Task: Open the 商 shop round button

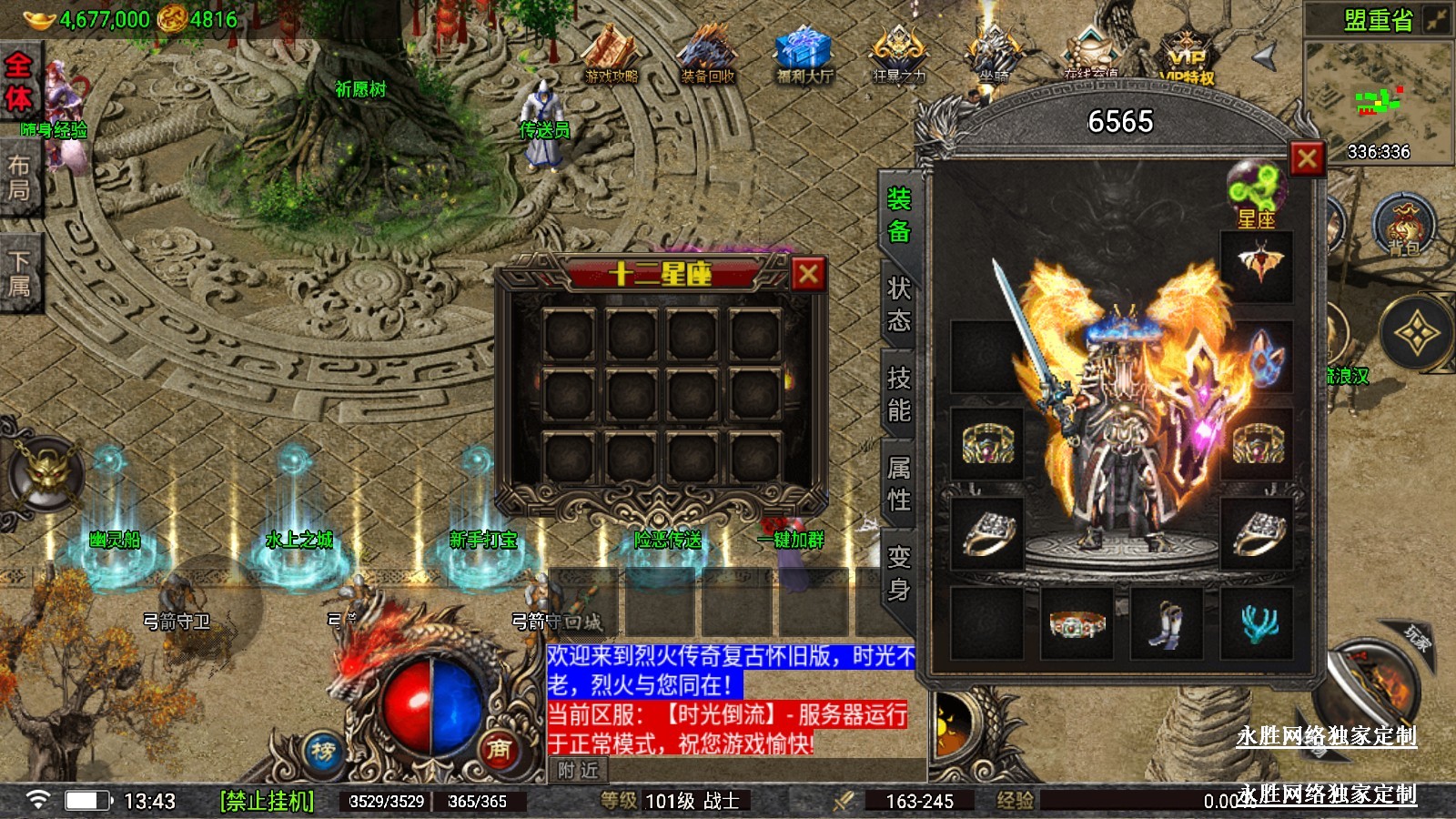Action: coord(499,749)
